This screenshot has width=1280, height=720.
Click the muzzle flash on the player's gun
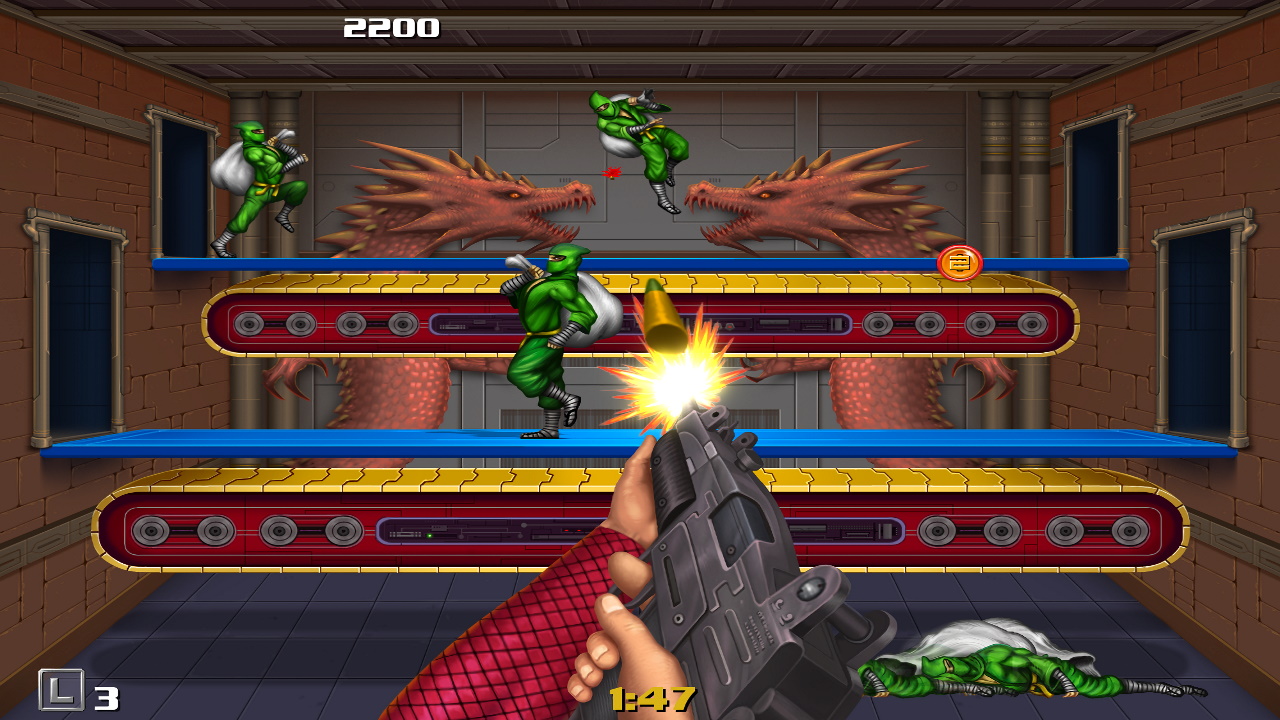point(670,385)
